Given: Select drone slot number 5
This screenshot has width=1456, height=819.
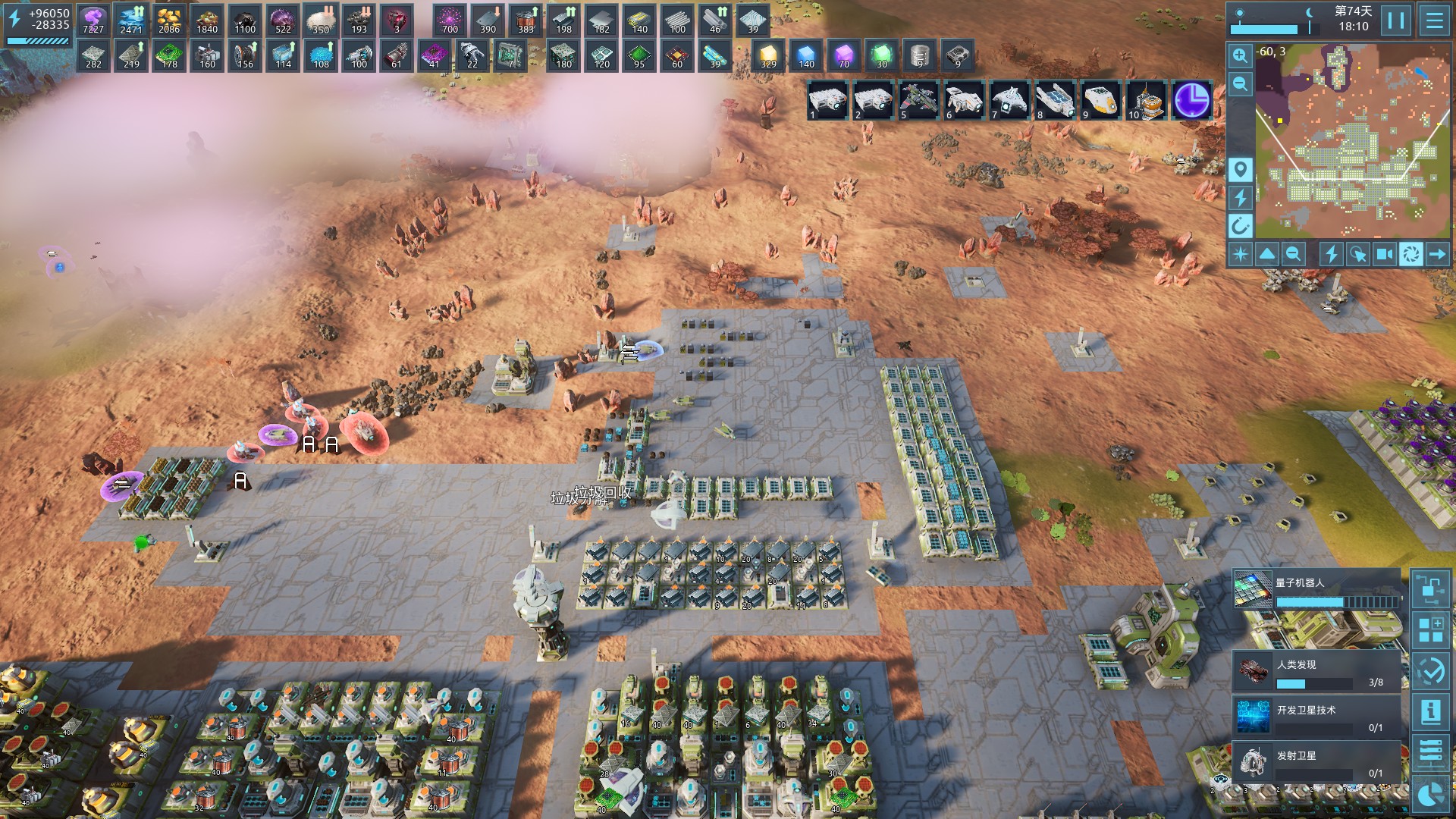Looking at the screenshot, I should pos(918,100).
